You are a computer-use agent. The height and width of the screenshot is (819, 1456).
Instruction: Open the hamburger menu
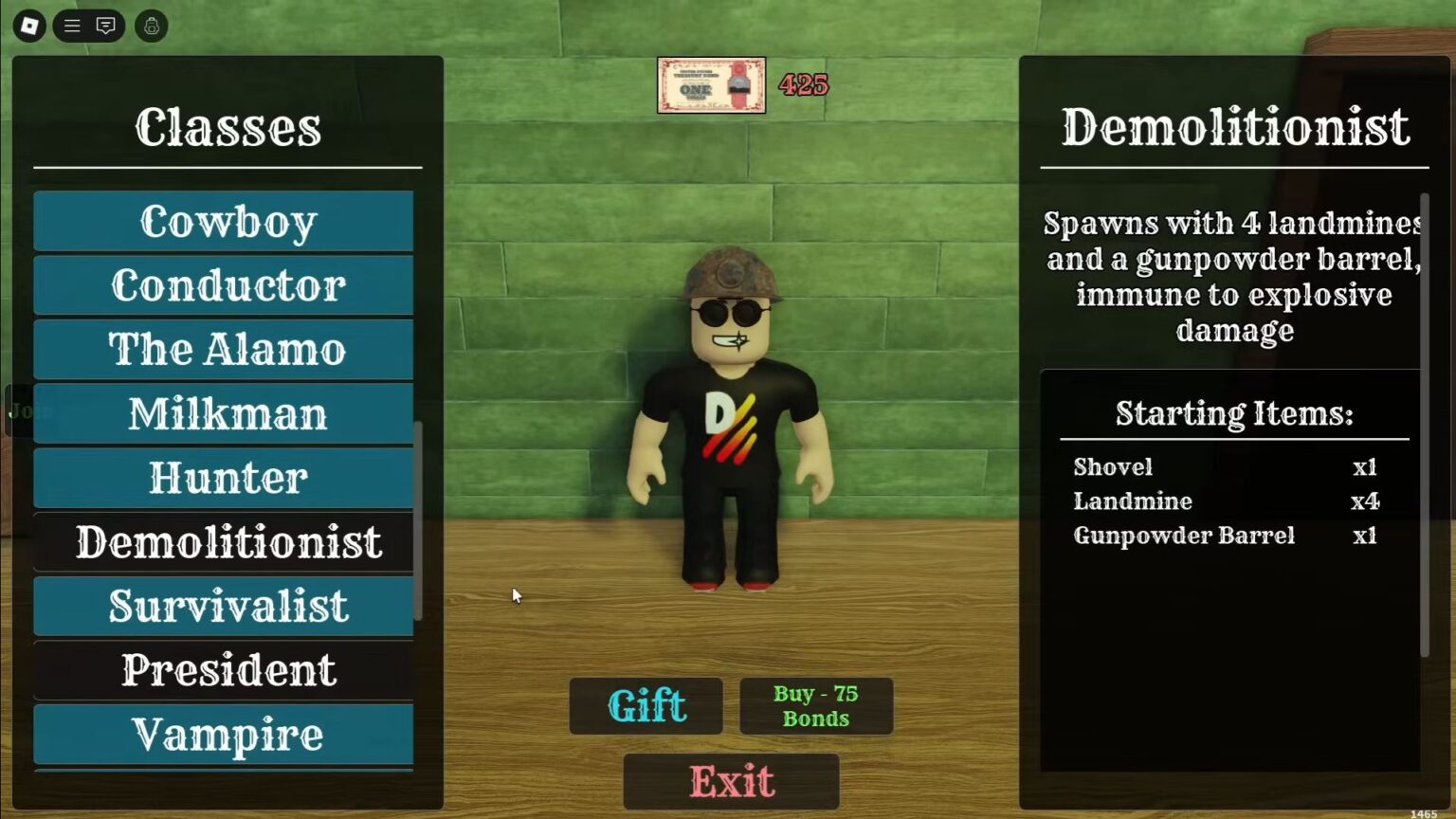71,26
